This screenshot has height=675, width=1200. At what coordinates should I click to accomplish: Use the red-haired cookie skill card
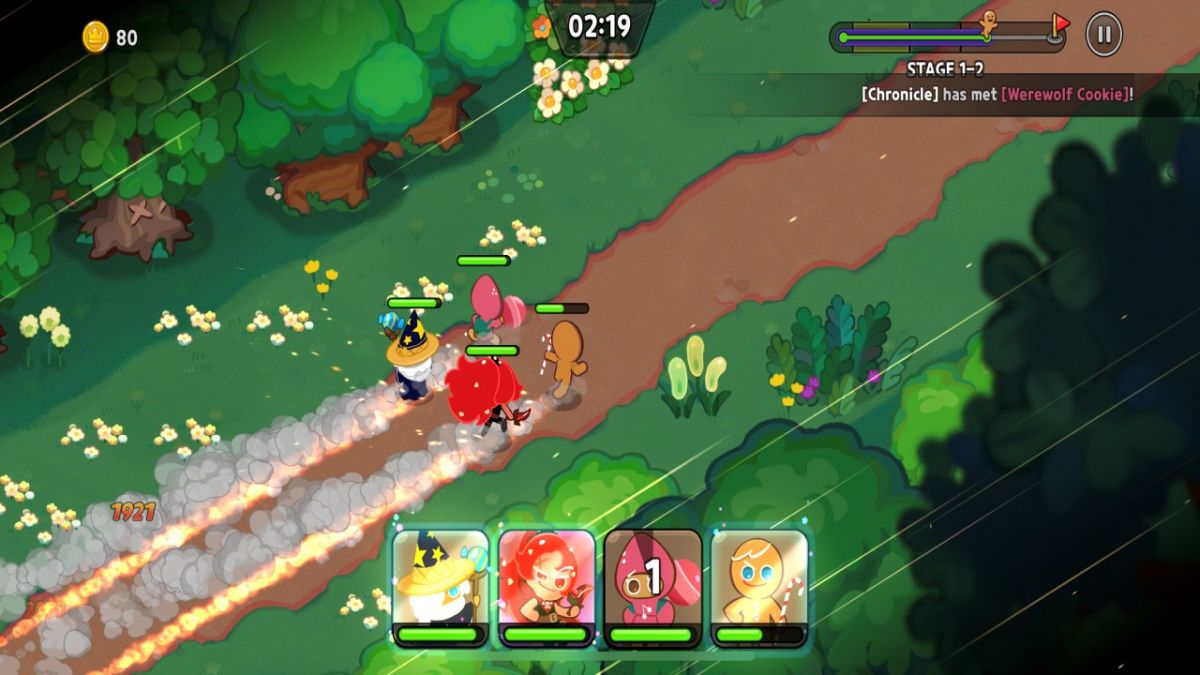[x=546, y=585]
